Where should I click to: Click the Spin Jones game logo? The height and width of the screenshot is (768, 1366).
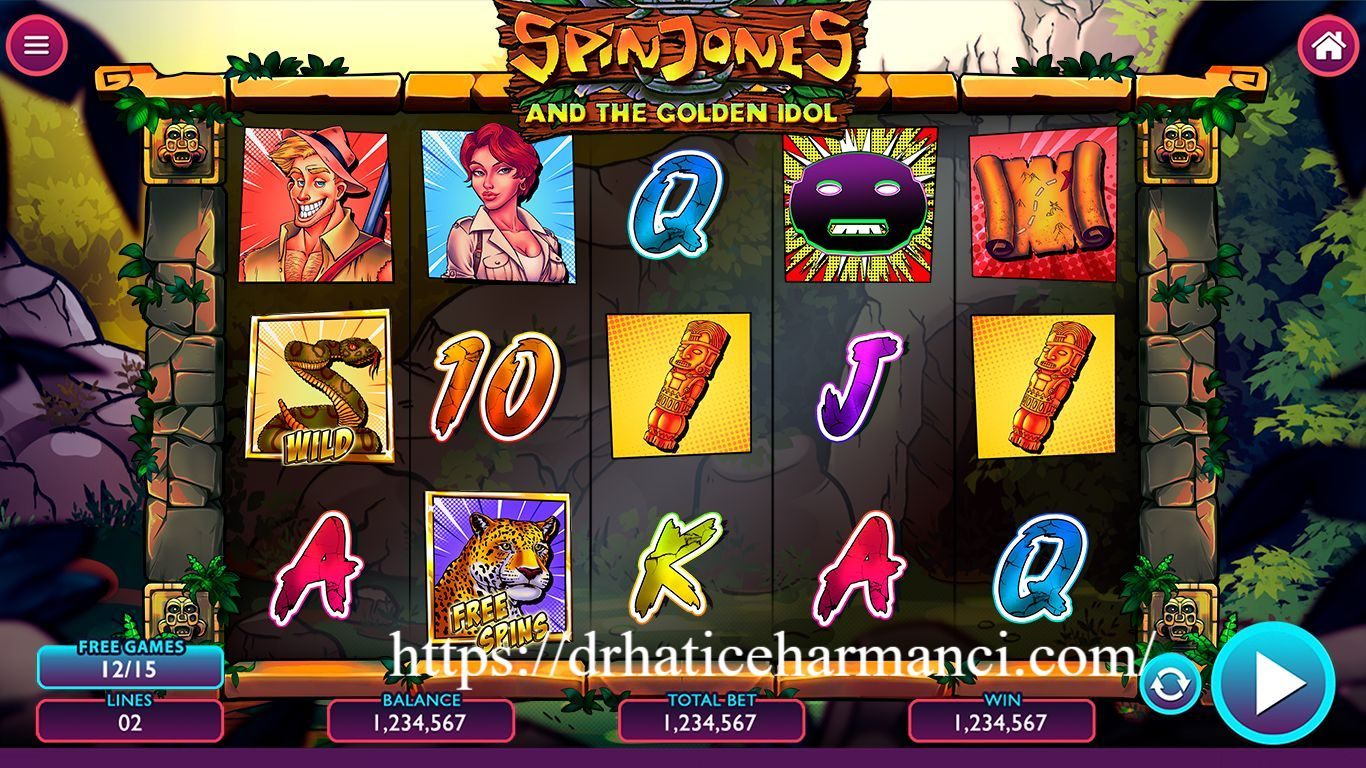pyautogui.click(x=683, y=55)
